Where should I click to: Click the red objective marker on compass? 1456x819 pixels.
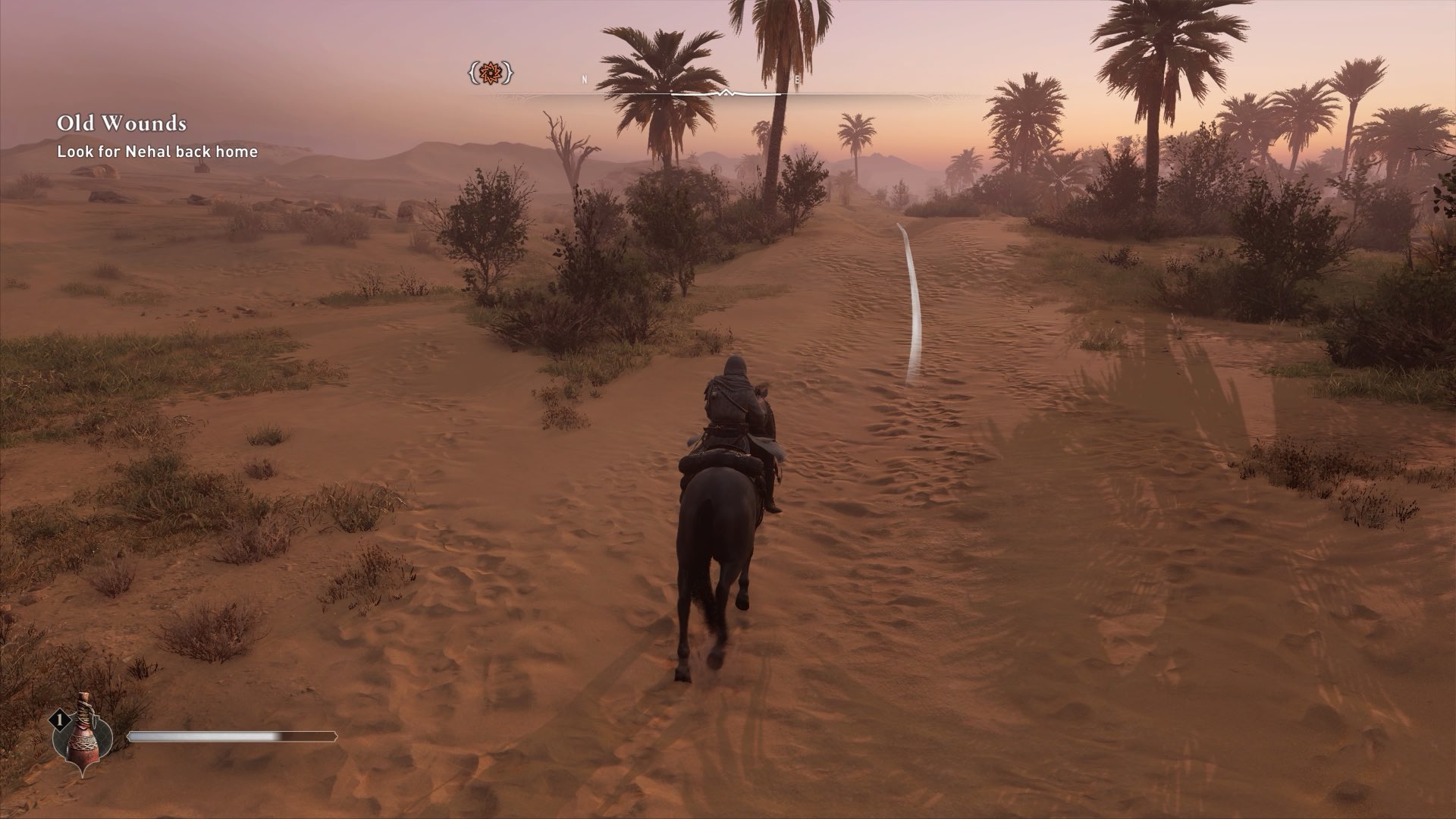pos(490,74)
